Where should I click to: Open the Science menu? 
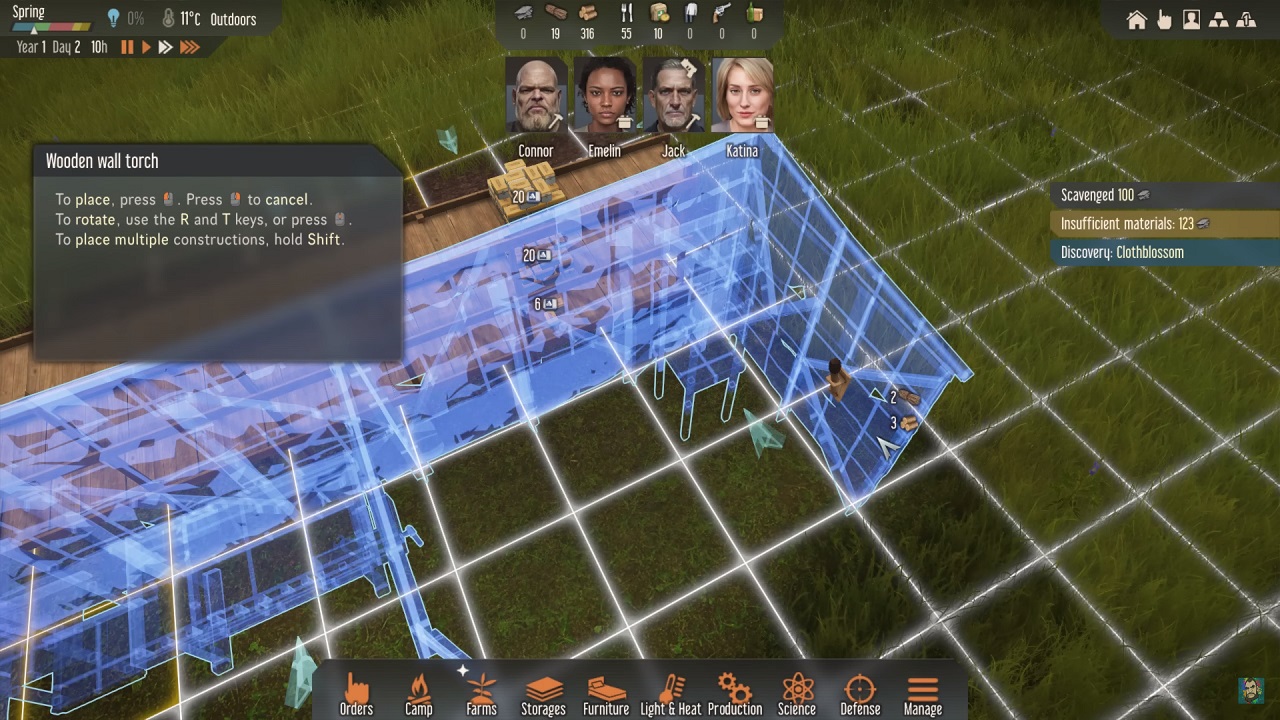[x=796, y=694]
